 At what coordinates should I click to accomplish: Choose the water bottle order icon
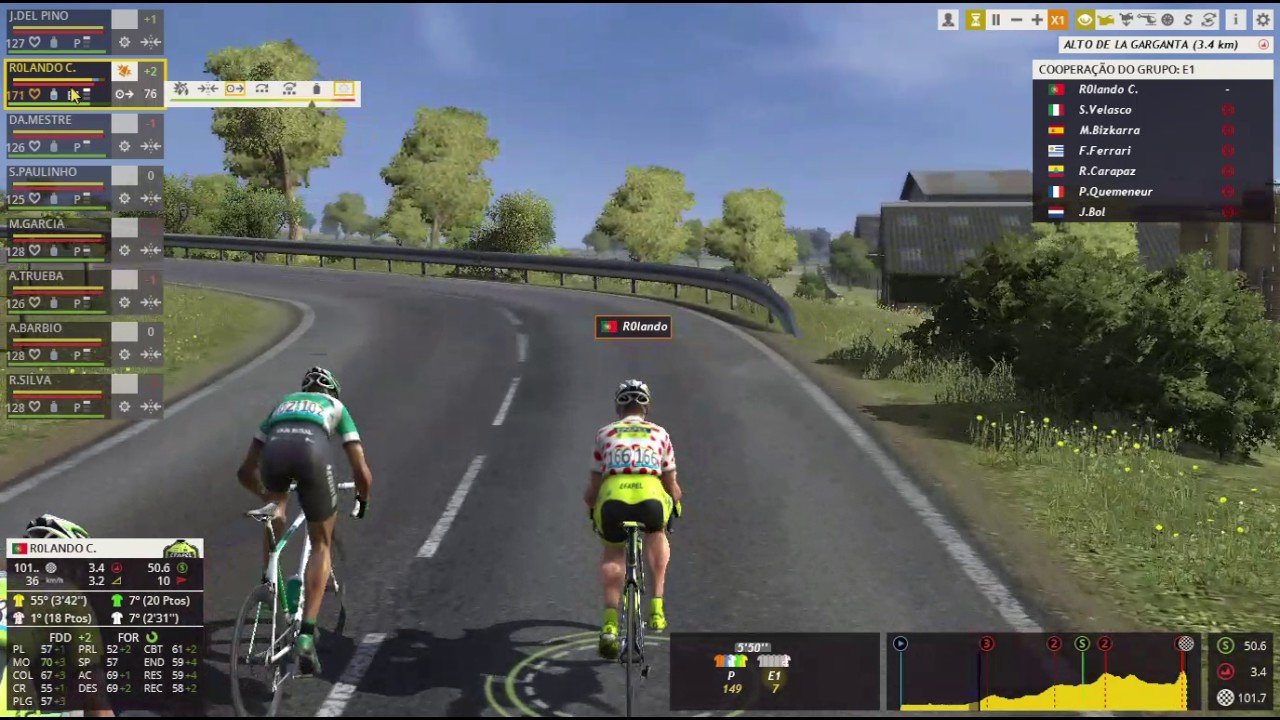[x=316, y=90]
